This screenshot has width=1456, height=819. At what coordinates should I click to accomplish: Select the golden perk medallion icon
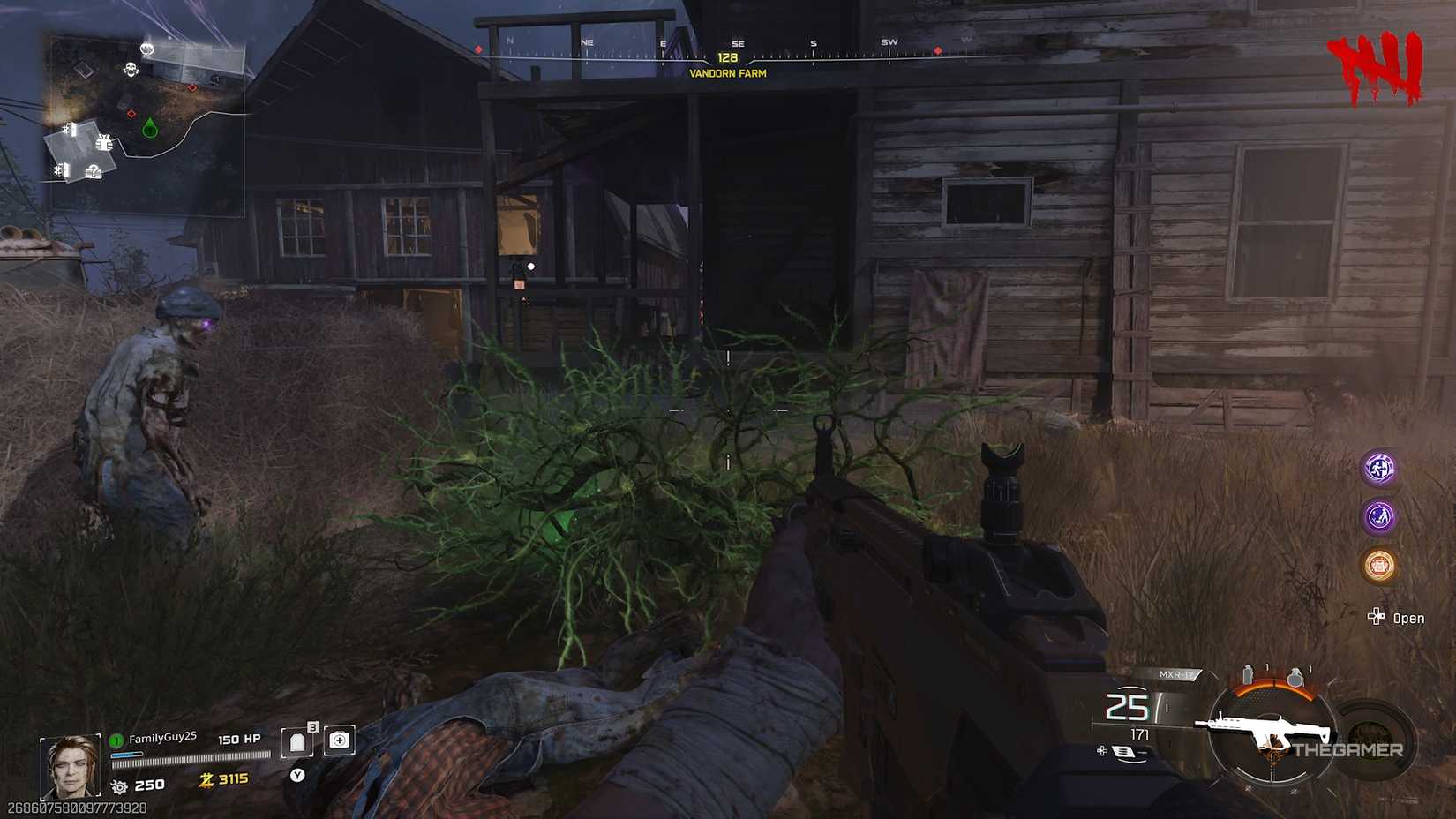[x=1379, y=563]
